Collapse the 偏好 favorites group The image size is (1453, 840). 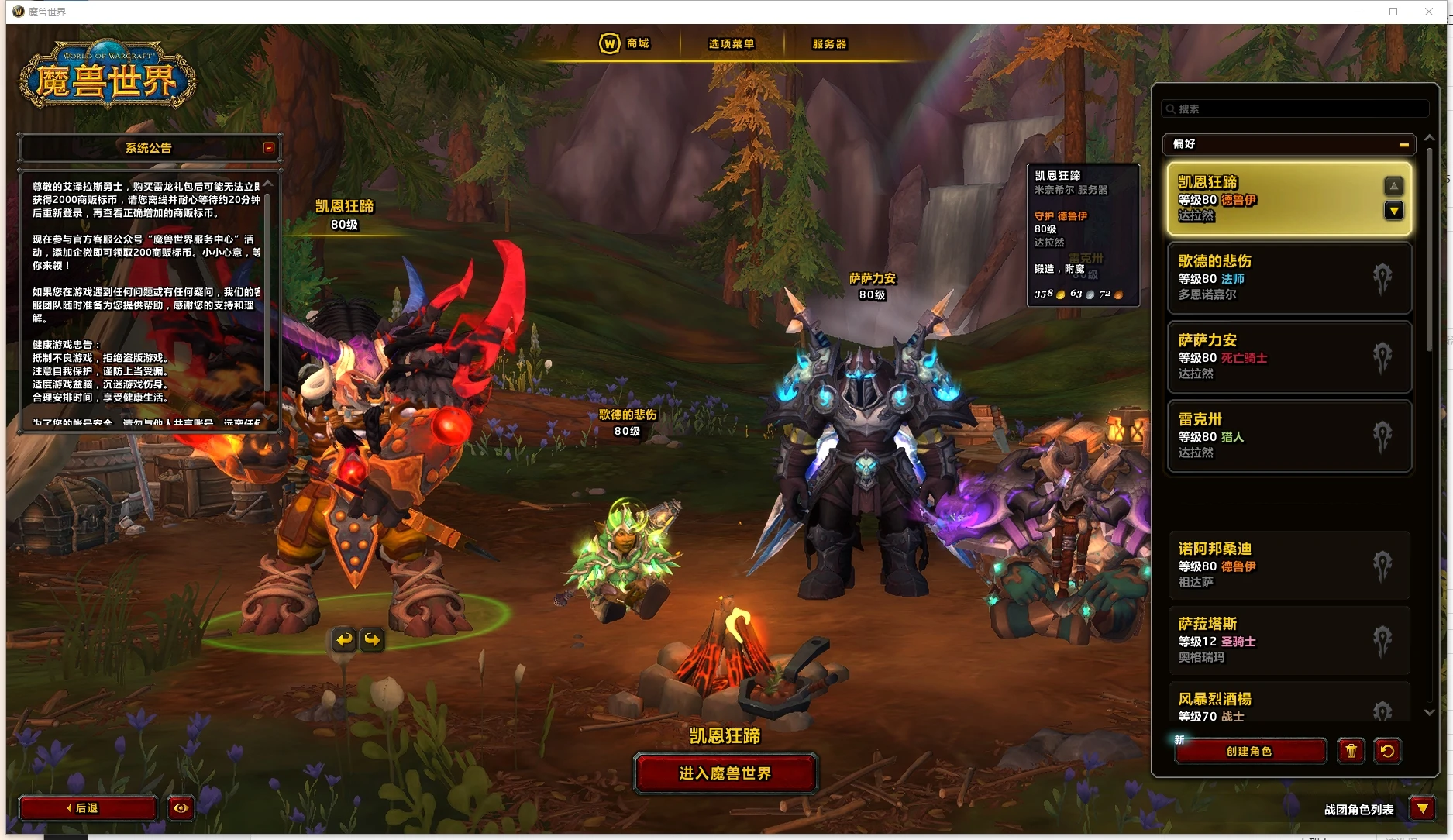[x=1403, y=145]
